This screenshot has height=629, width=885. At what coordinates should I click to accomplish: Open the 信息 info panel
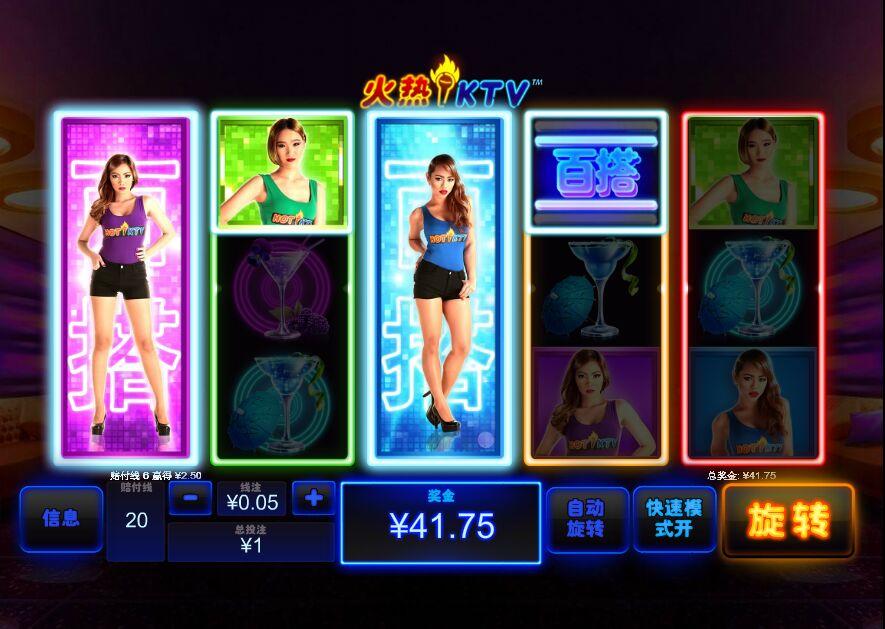click(61, 519)
